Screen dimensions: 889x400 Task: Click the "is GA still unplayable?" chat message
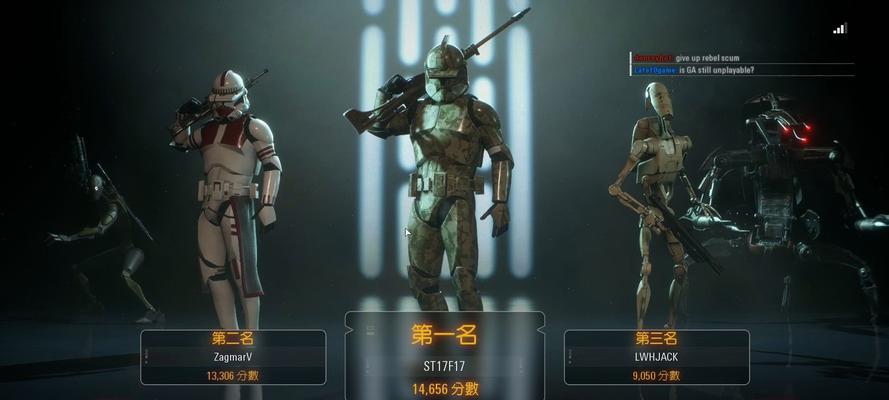[716, 70]
